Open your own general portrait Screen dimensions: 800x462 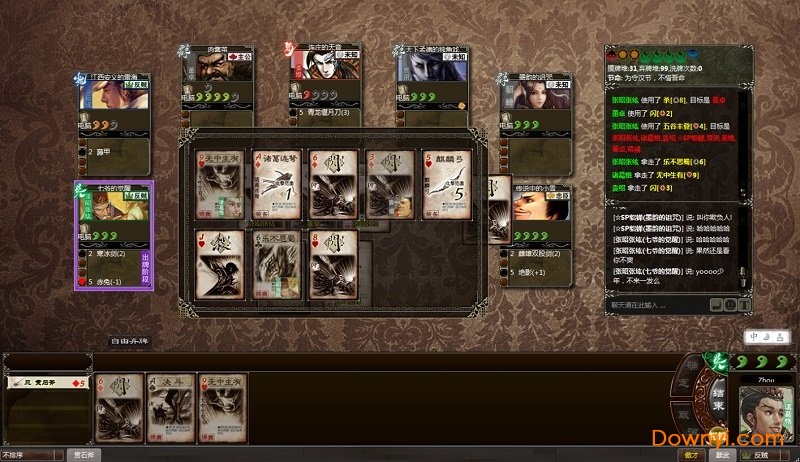tap(765, 411)
